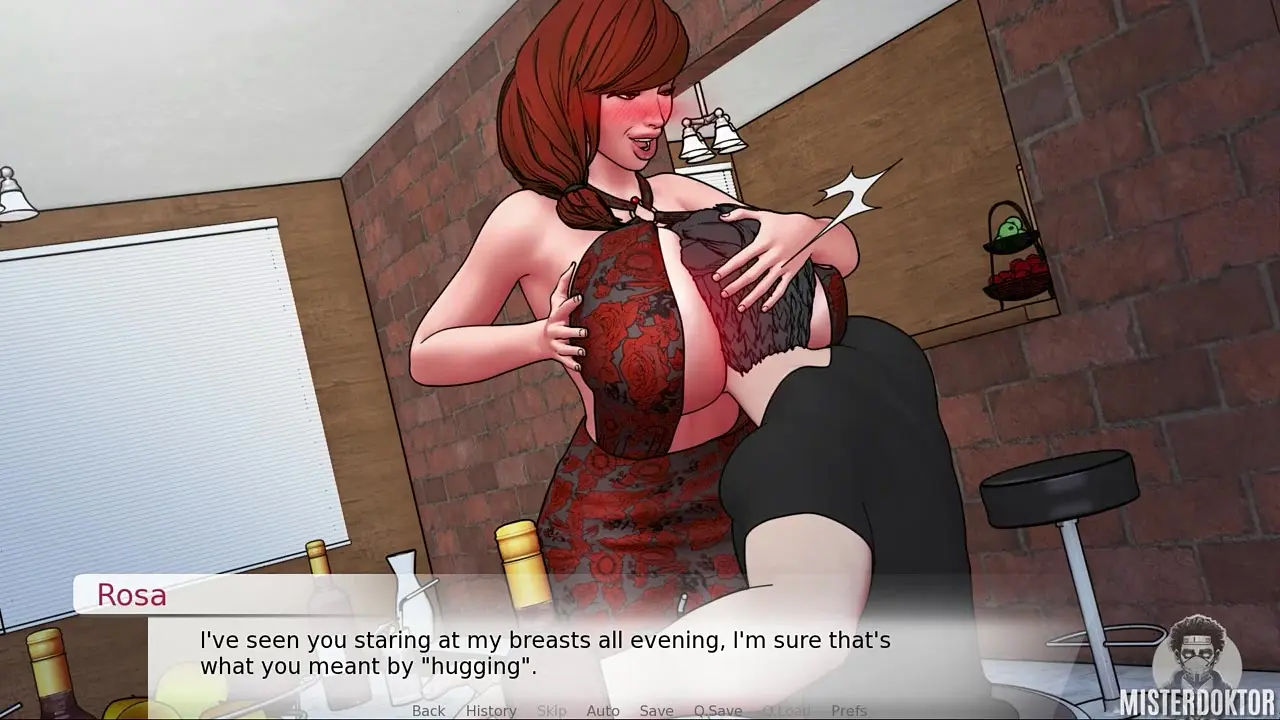Quick load with Q.Load
Image resolution: width=1280 pixels, height=720 pixels.
pos(786,711)
